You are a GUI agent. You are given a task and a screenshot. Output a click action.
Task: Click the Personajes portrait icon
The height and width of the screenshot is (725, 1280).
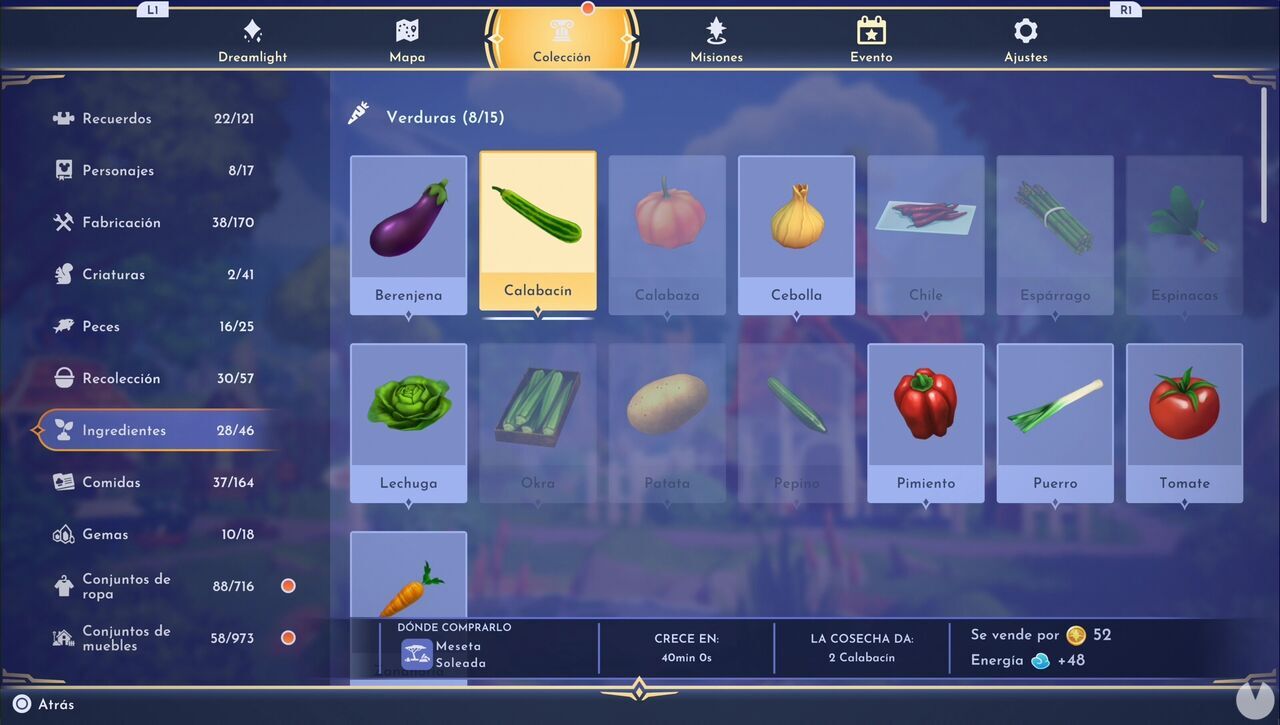pos(61,169)
